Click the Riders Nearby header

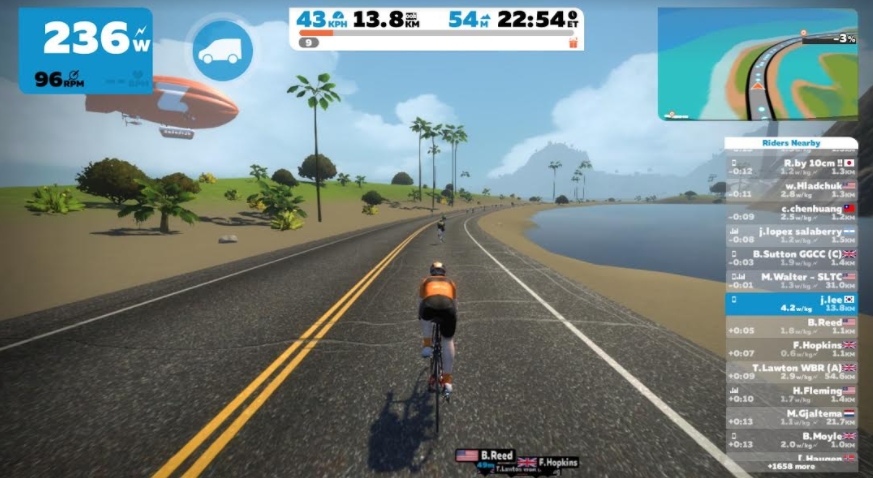pyautogui.click(x=791, y=144)
